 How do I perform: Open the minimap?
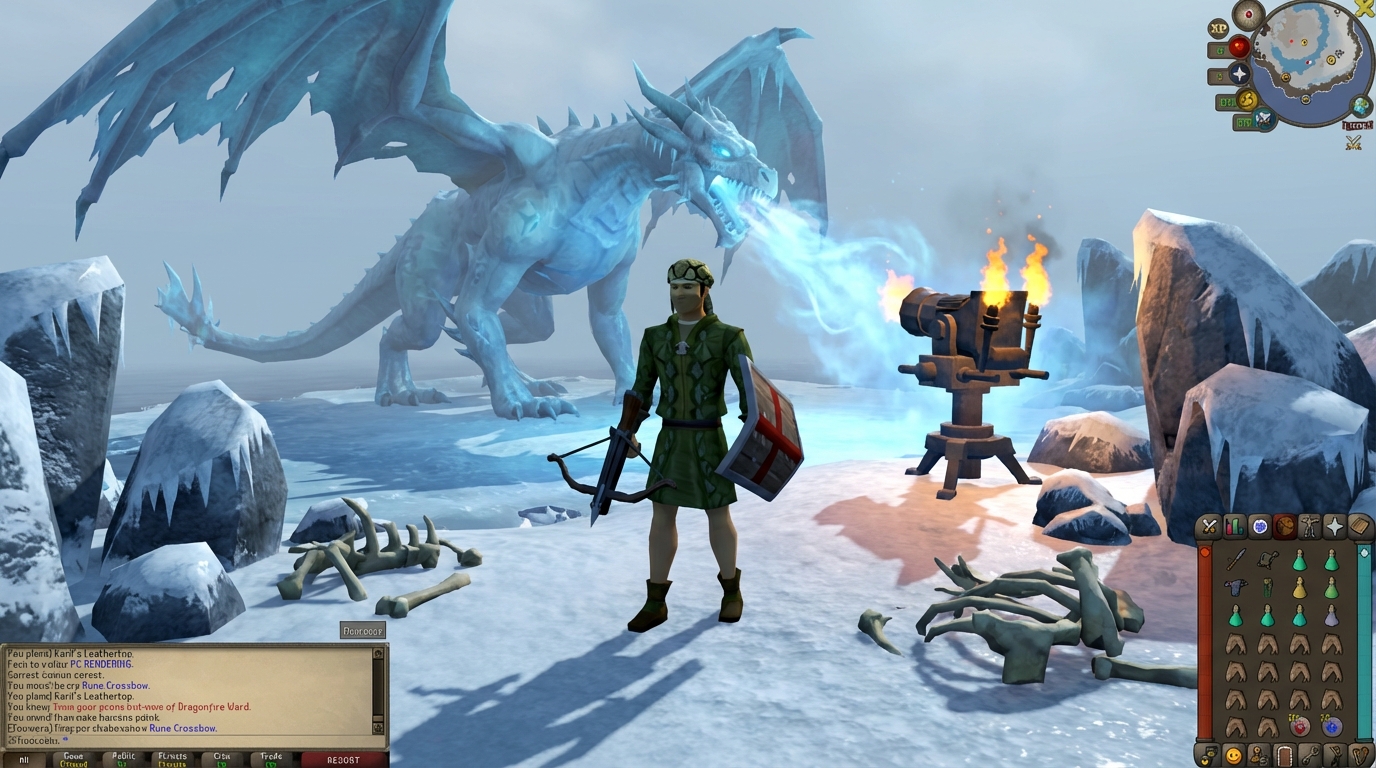pyautogui.click(x=1309, y=63)
